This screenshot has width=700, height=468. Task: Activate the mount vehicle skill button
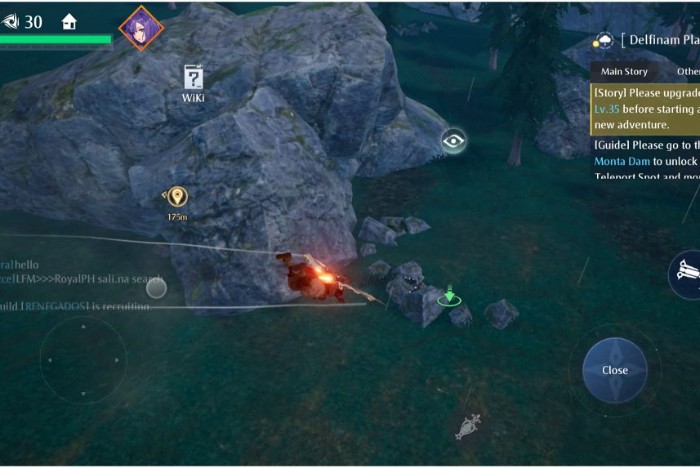pyautogui.click(x=686, y=272)
